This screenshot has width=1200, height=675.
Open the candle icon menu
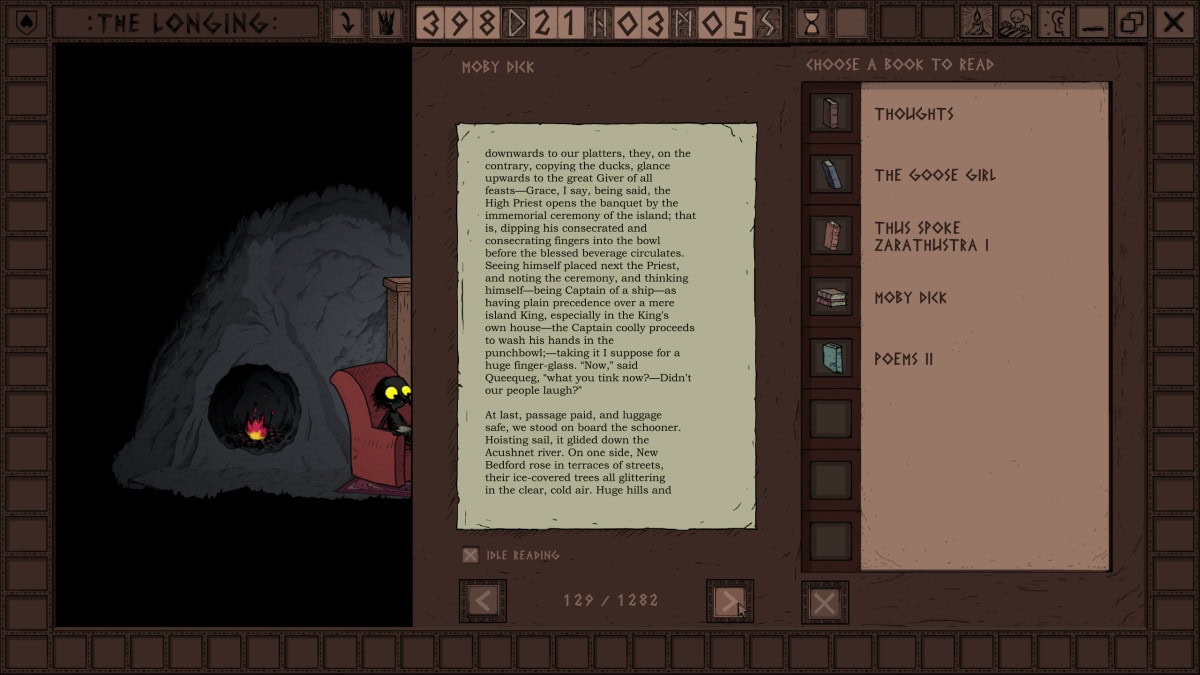[976, 22]
